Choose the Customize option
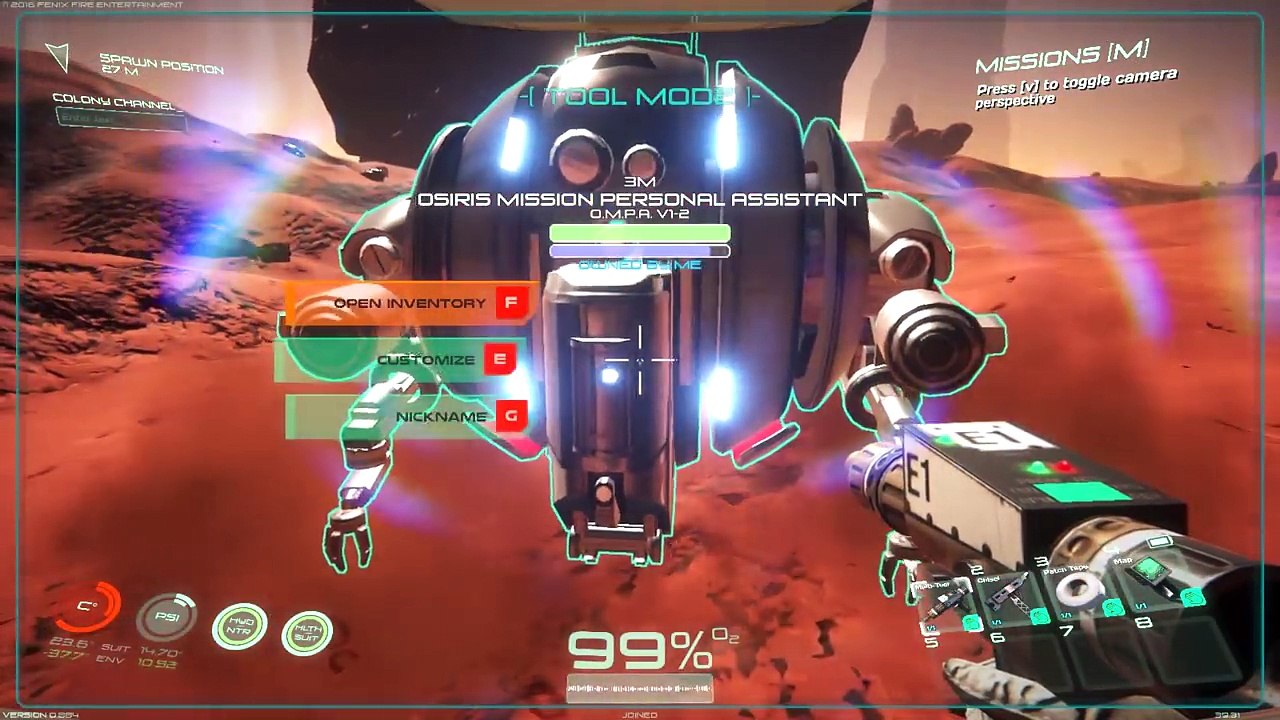This screenshot has height=720, width=1280. 426,360
